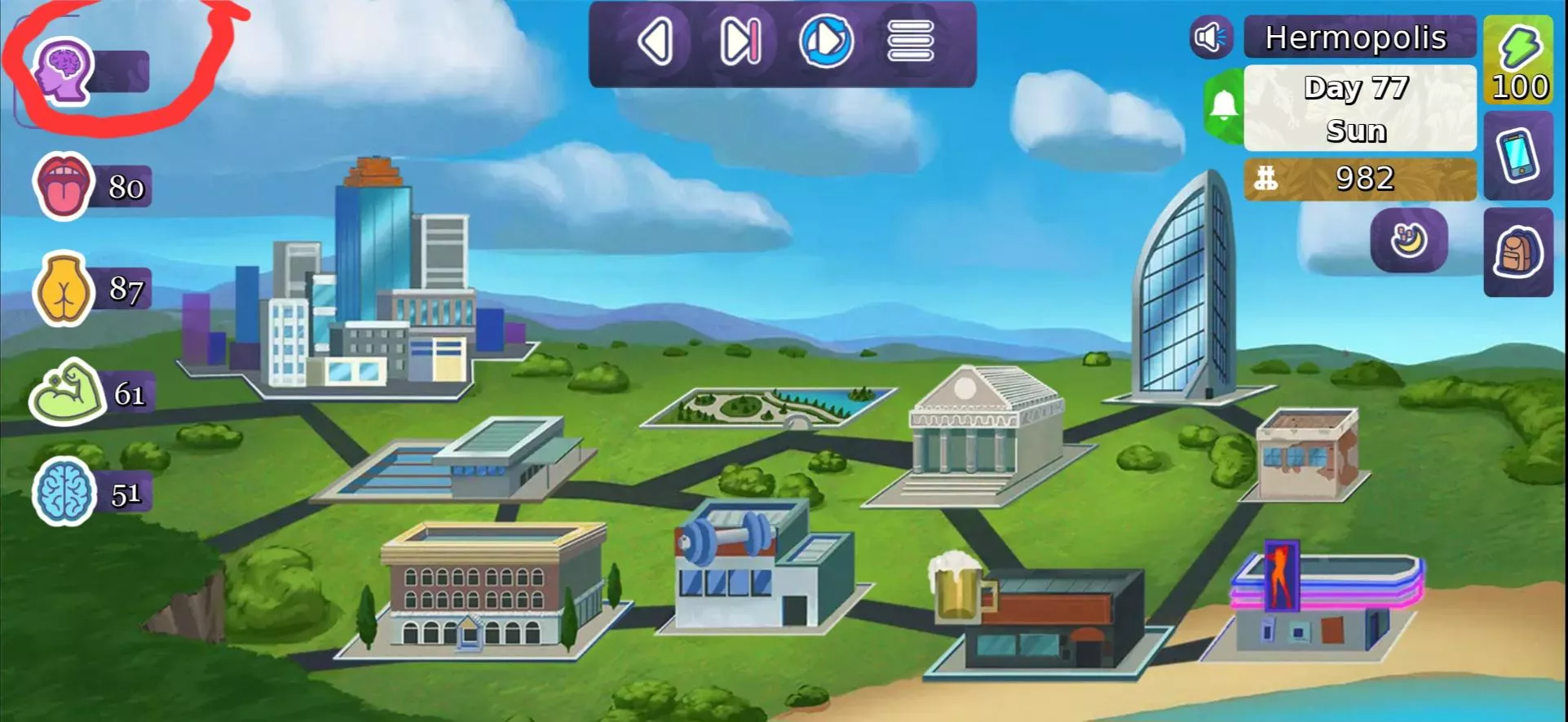The image size is (1568, 722).
Task: Select the flexing arm strength icon
Action: [x=65, y=392]
